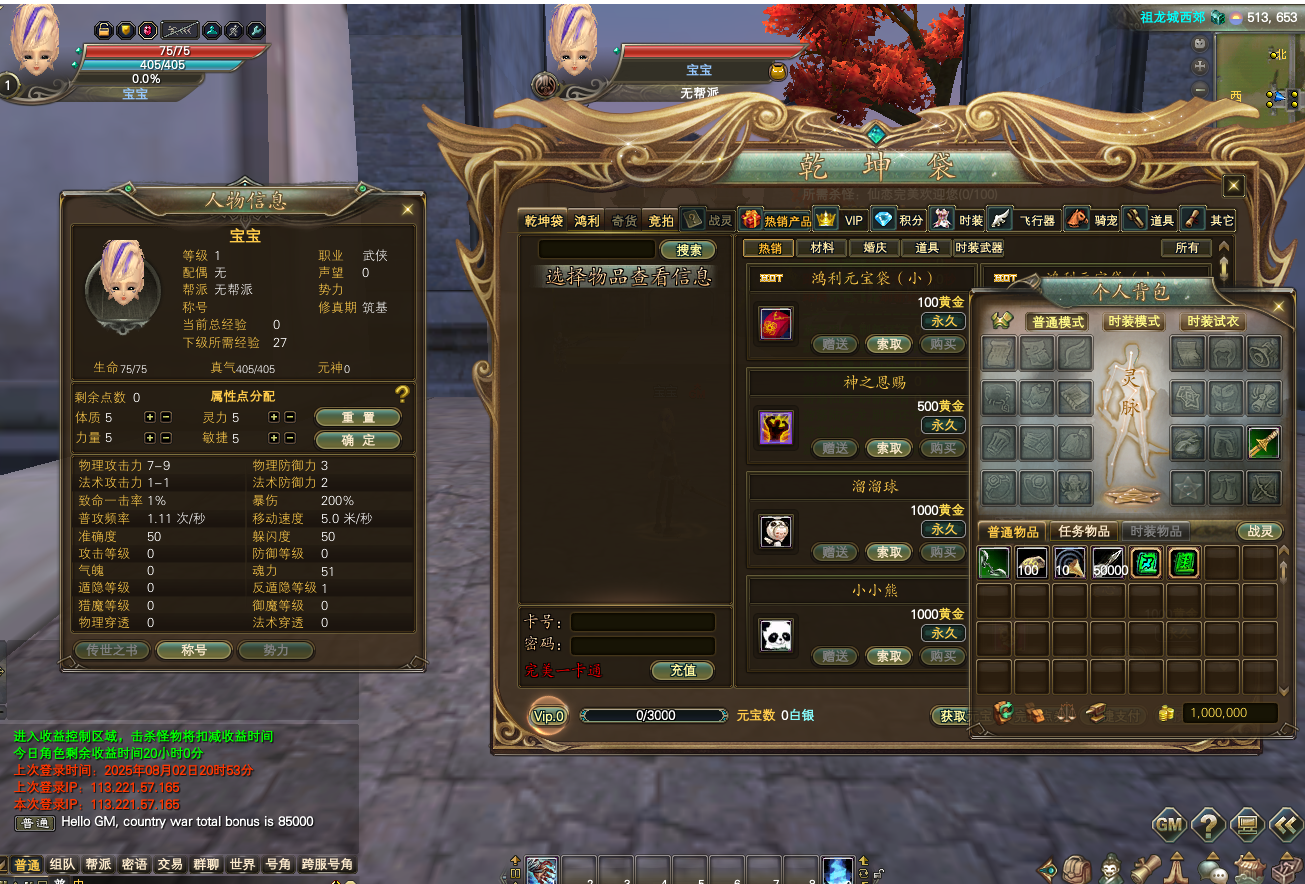The height and width of the screenshot is (884, 1305).
Task: Switch chat to the 世界 channel
Action: (x=242, y=865)
